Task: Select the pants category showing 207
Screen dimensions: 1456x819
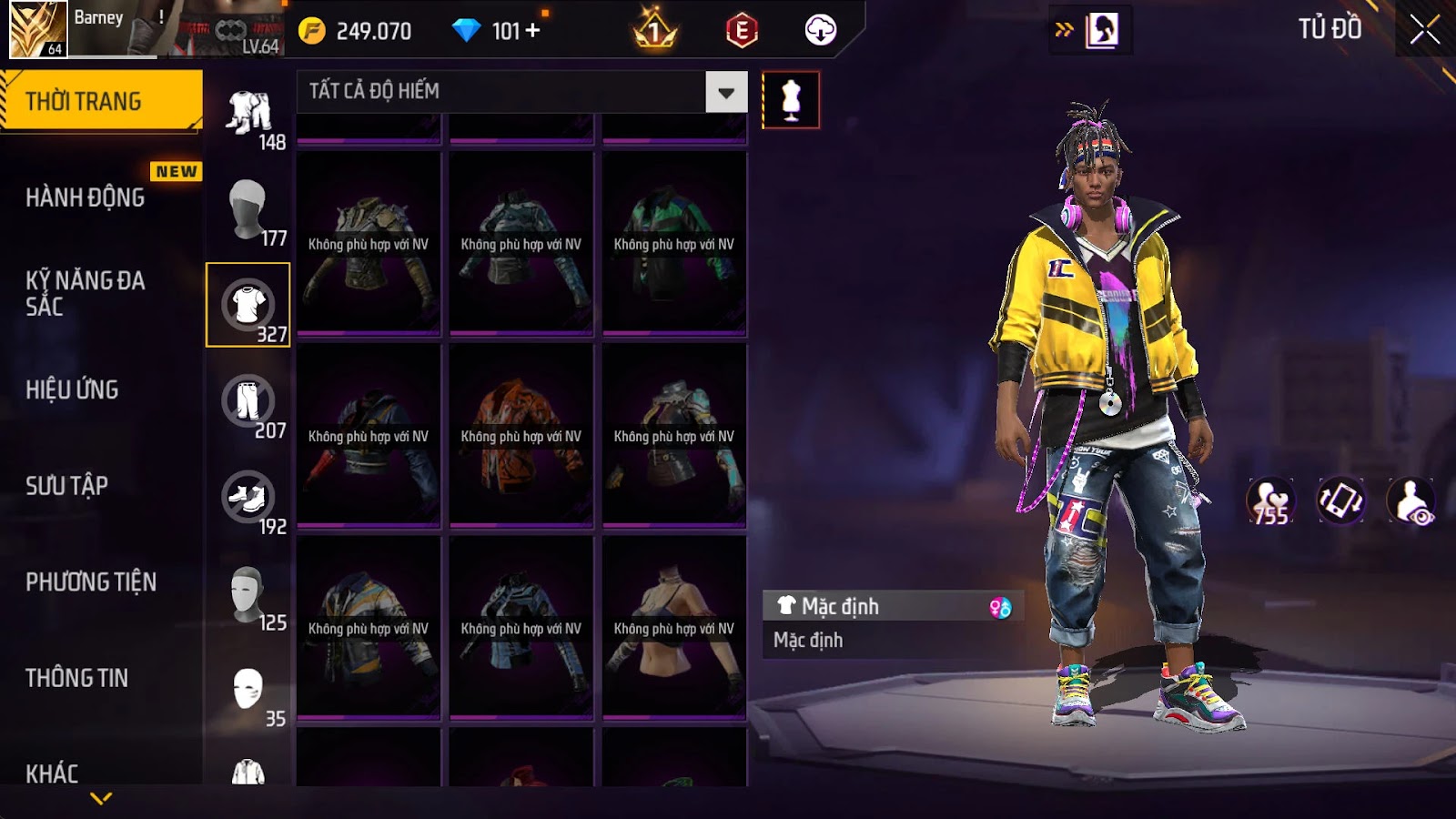Action: coord(248,400)
